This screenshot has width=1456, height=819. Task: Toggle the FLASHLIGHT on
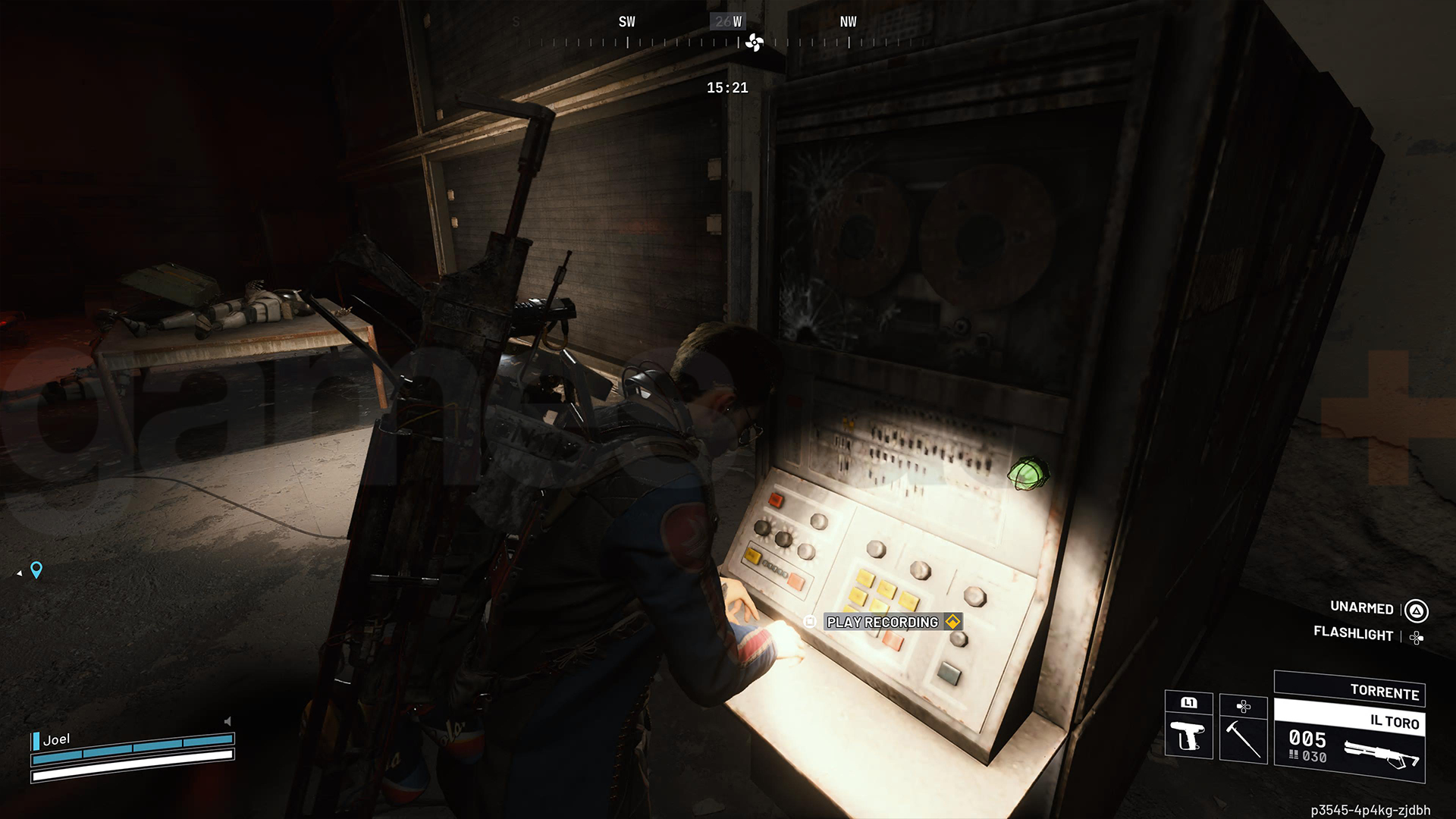pos(1357,635)
